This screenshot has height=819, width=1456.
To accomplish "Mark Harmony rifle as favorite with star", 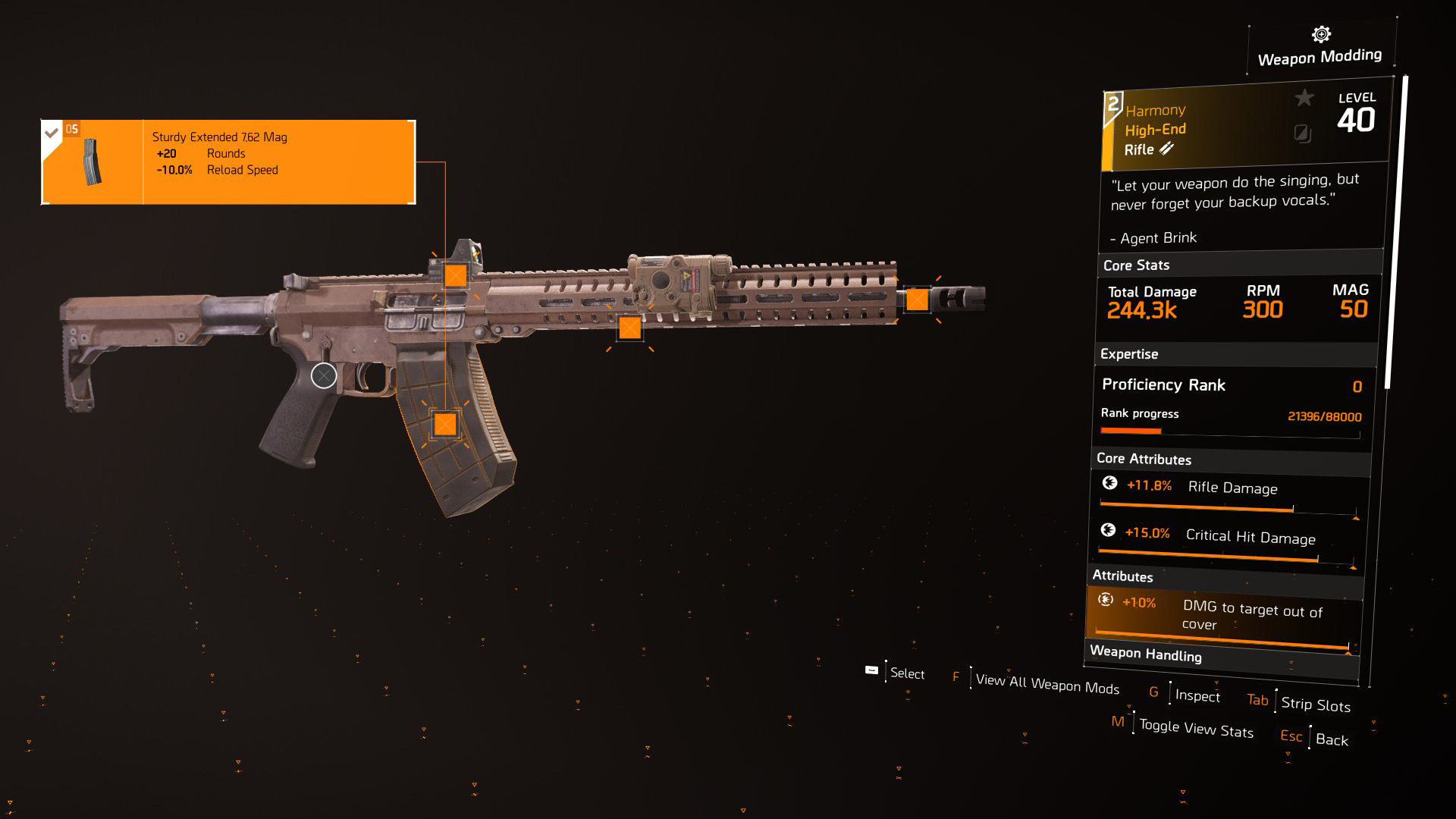I will pyautogui.click(x=1304, y=98).
